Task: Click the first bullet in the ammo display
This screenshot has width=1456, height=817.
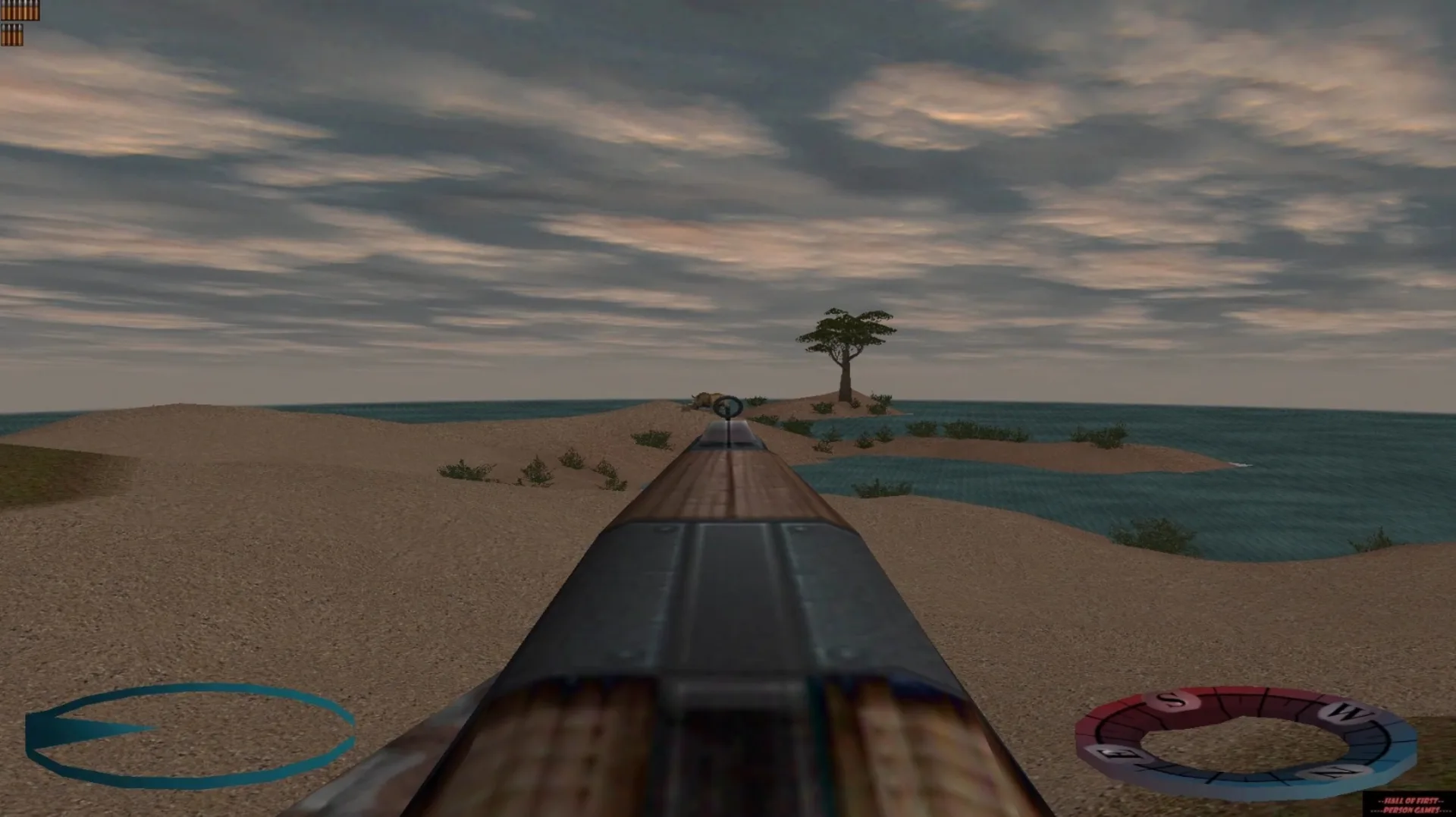Action: pos(3,9)
